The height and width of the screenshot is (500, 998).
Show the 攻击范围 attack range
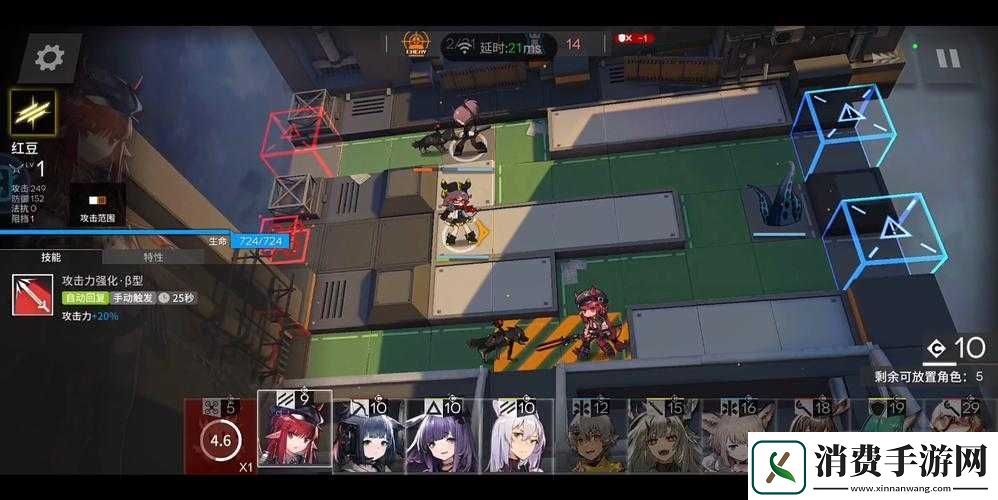pyautogui.click(x=97, y=207)
